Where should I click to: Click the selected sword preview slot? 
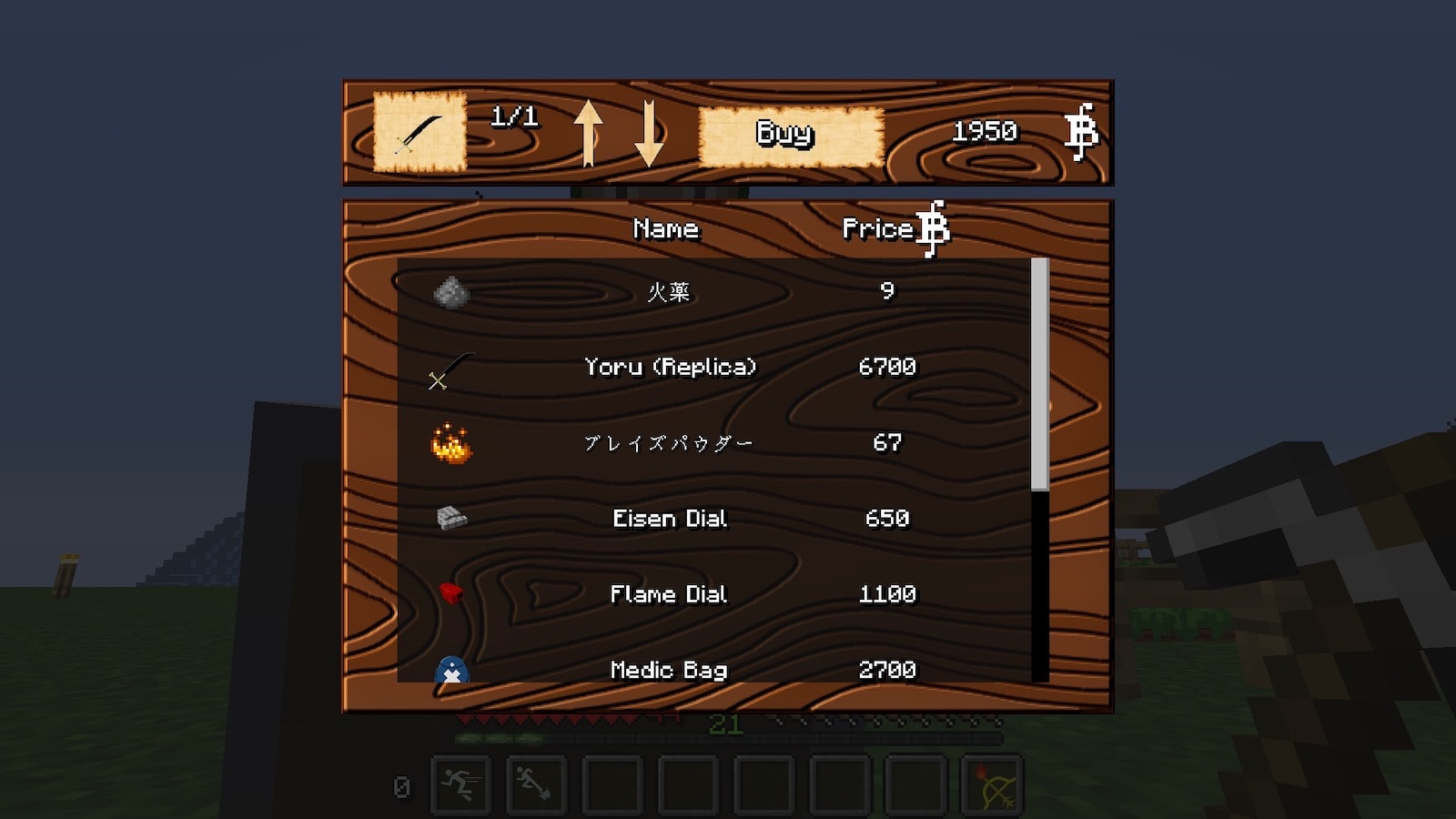pos(420,133)
